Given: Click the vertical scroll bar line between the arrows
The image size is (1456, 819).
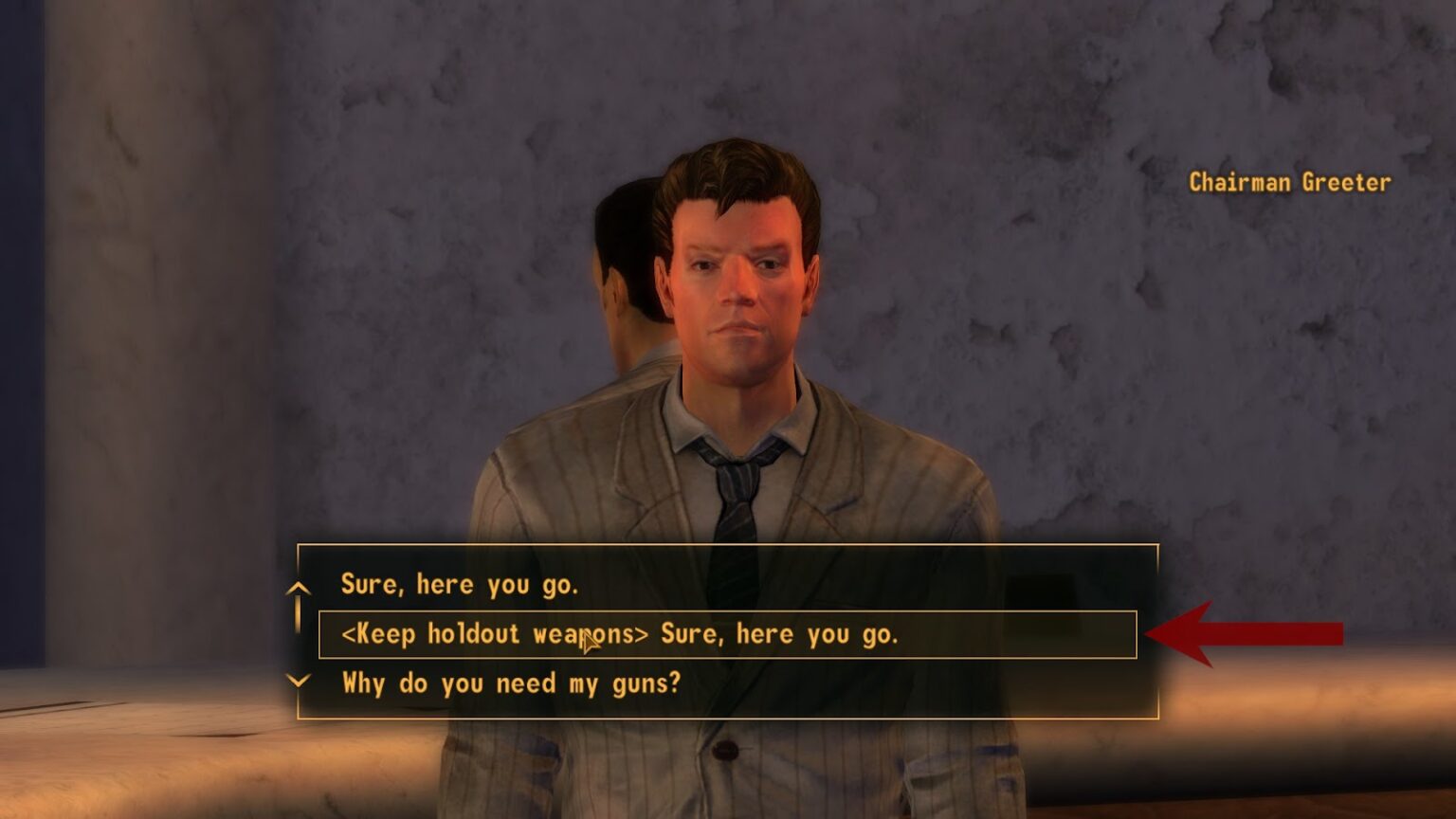Looking at the screenshot, I should click(298, 616).
